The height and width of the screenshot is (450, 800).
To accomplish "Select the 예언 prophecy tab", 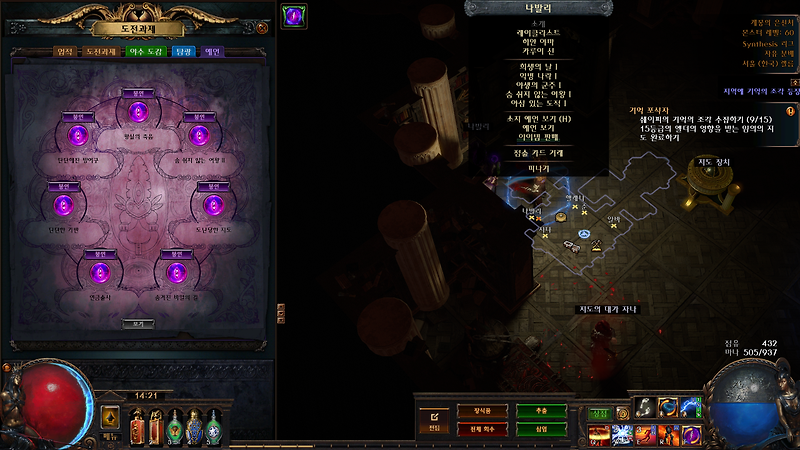I will (x=212, y=52).
